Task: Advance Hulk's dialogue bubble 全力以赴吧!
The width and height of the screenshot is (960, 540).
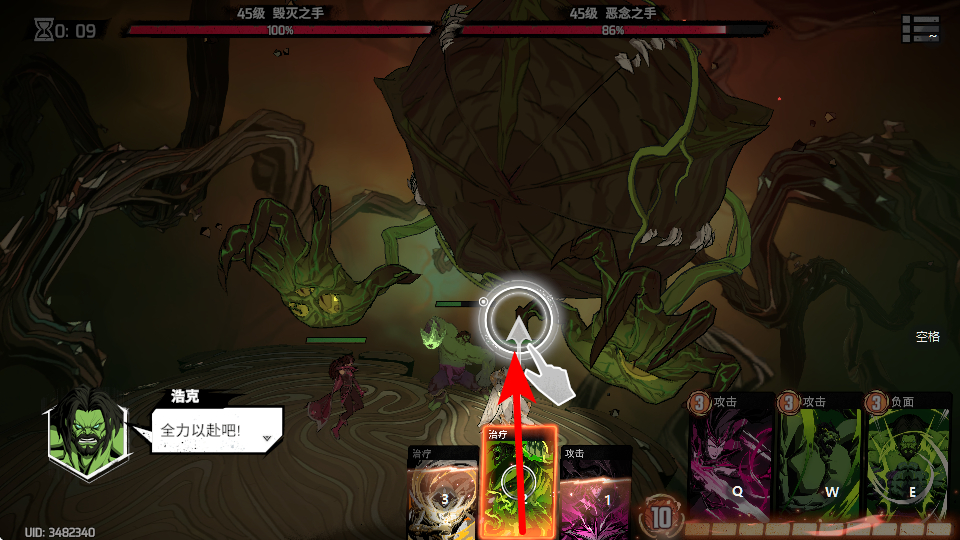Action: [217, 431]
